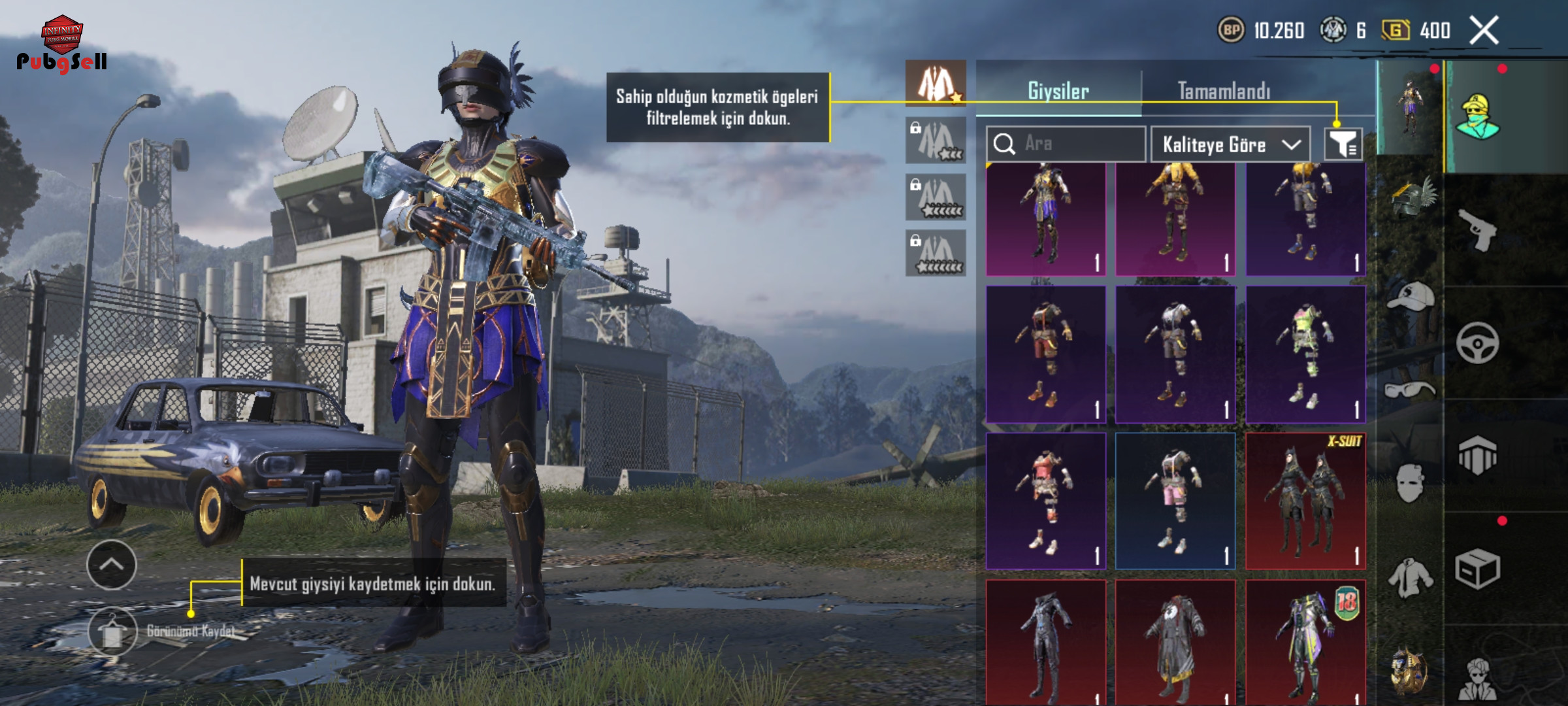Open the pistol weapon skins category

coord(1478,230)
